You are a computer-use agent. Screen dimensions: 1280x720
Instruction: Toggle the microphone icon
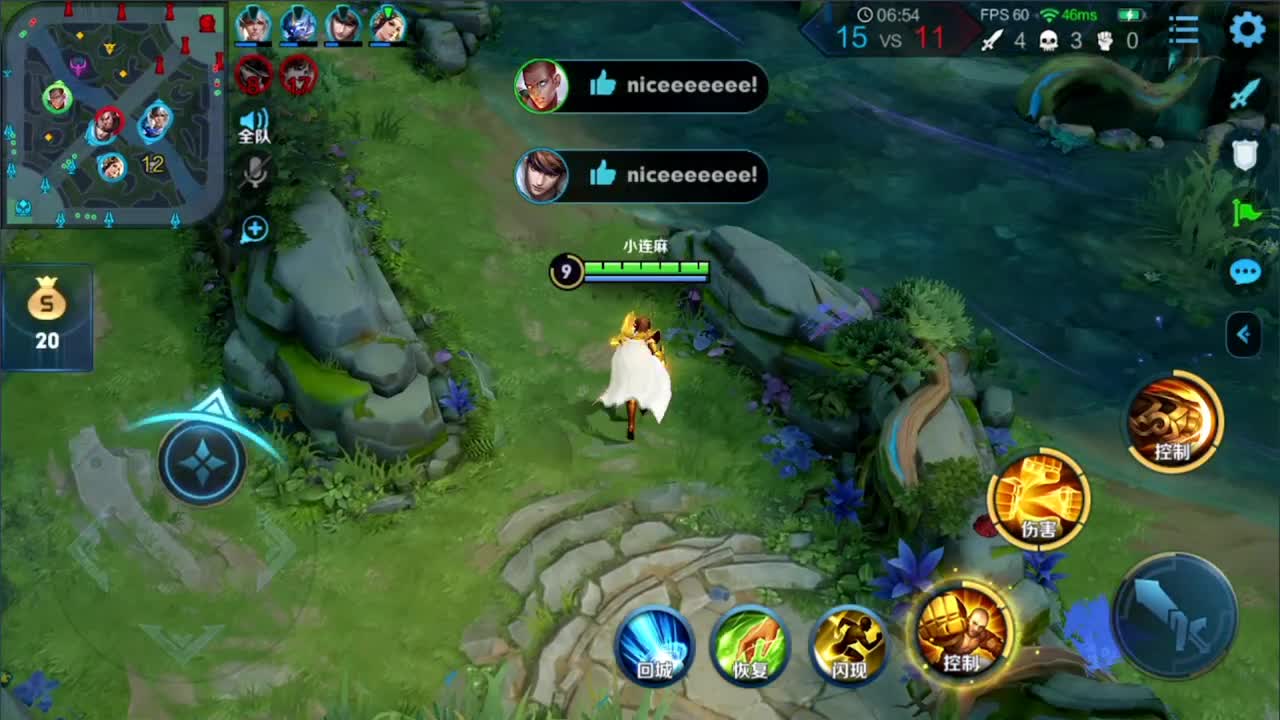click(x=255, y=174)
